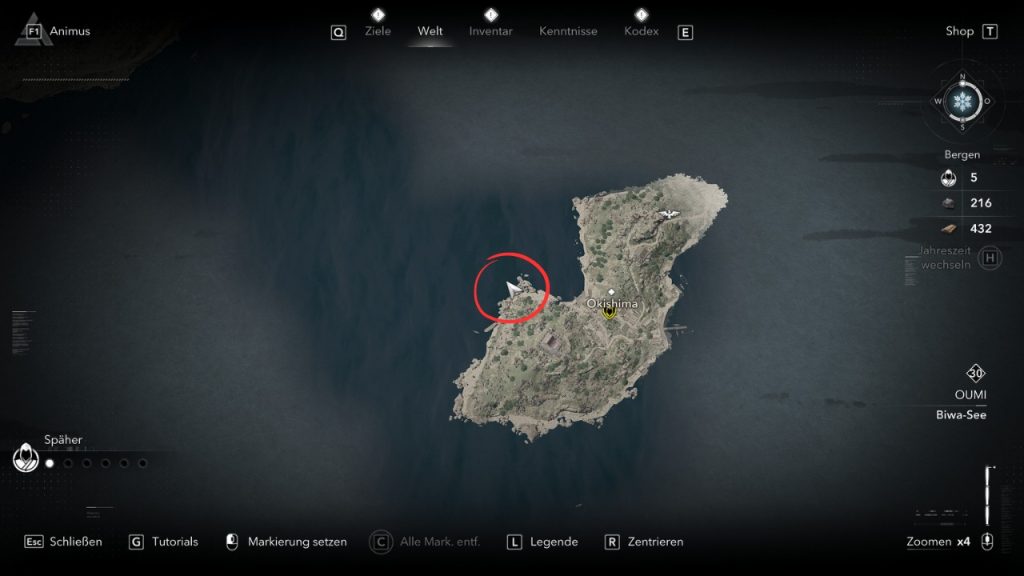Viewport: 1024px width, 576px height.
Task: Go to the Kenntnisse tab
Action: [568, 31]
